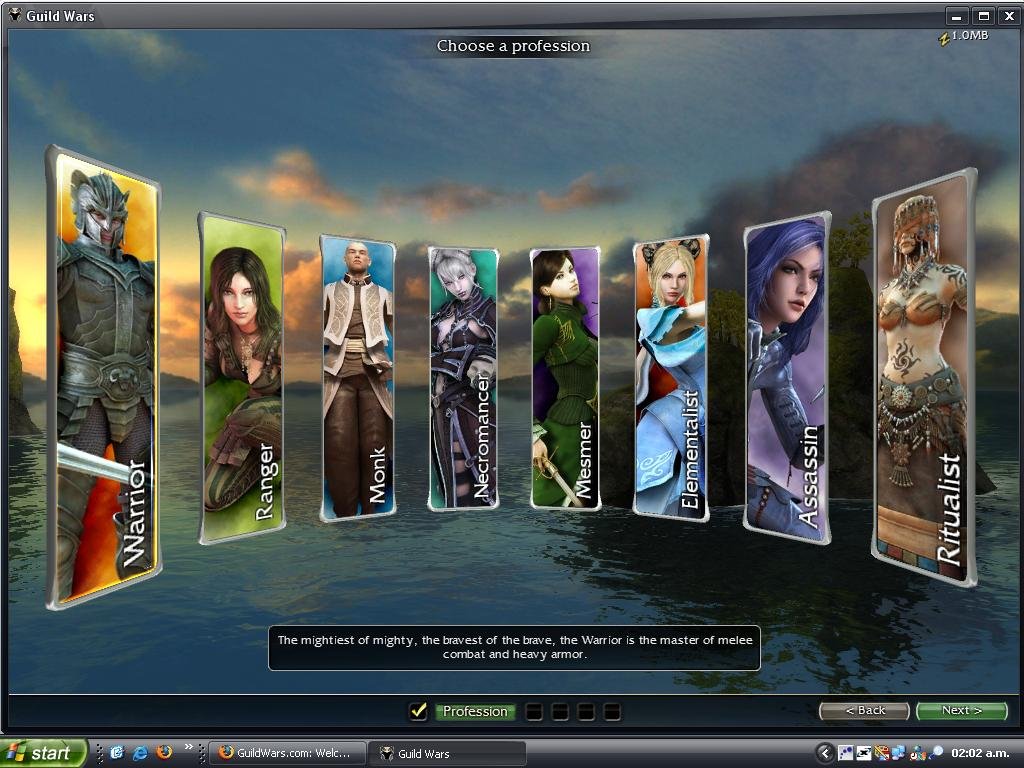The image size is (1024, 768).
Task: Pick the Elementalist profession card
Action: (671, 378)
